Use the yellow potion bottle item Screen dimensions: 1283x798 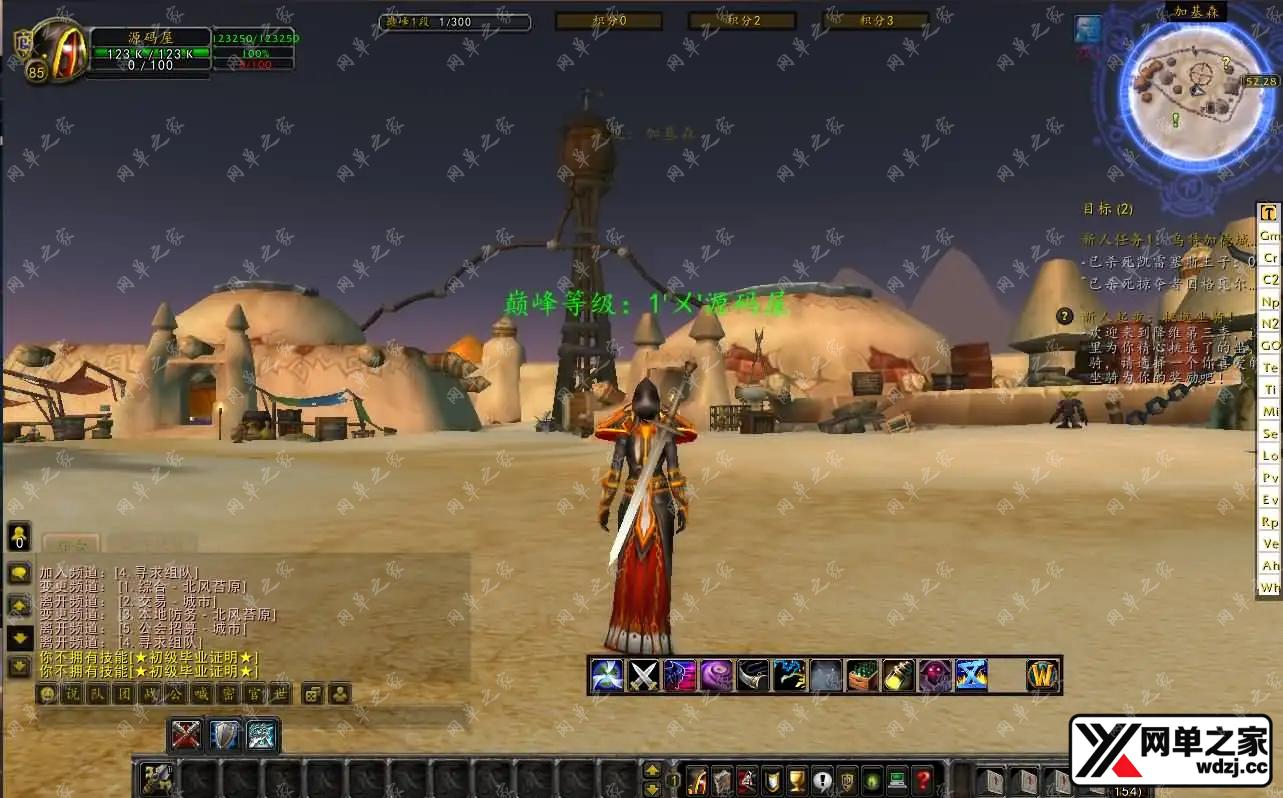(898, 676)
